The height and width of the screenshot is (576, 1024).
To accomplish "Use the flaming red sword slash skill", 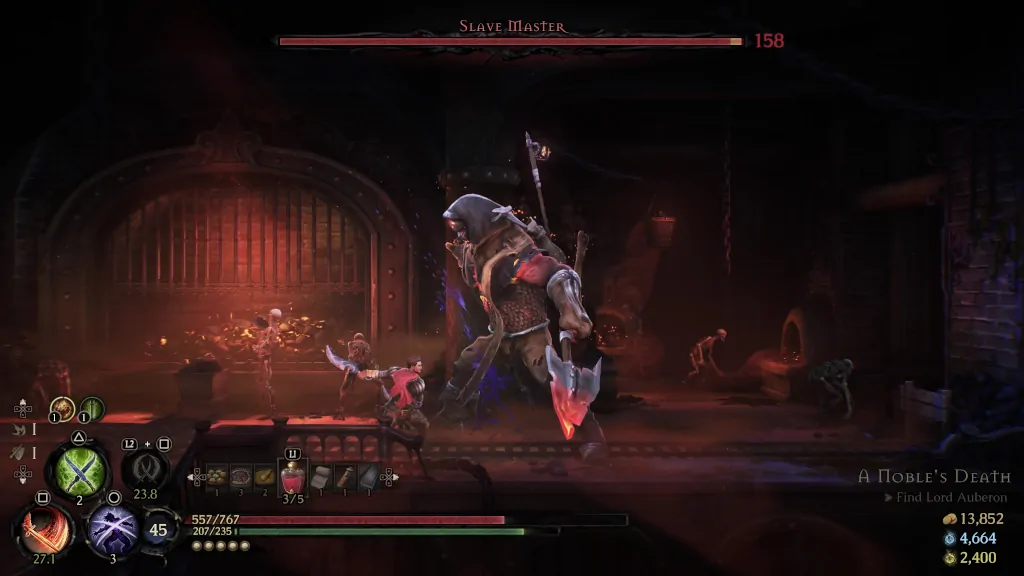I will [44, 527].
